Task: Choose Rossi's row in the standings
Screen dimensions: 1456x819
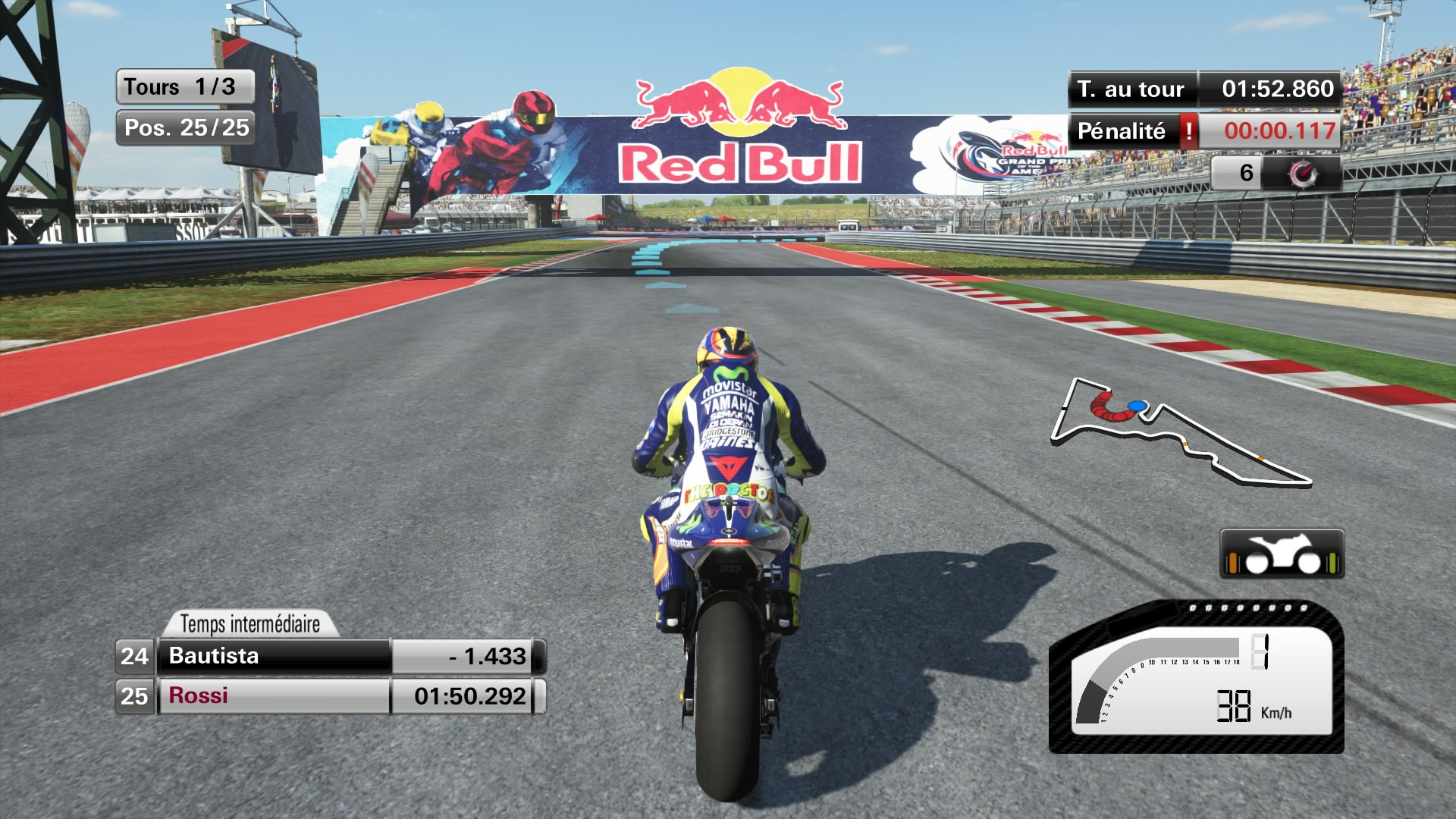Action: point(331,696)
